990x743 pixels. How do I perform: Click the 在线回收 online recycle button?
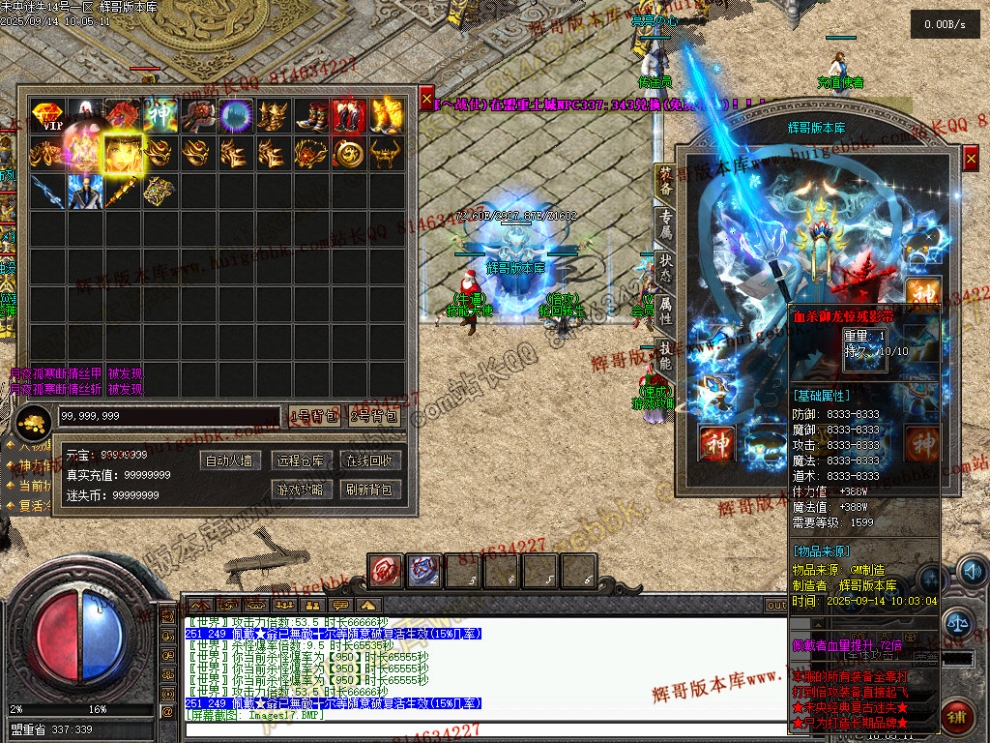[371, 461]
